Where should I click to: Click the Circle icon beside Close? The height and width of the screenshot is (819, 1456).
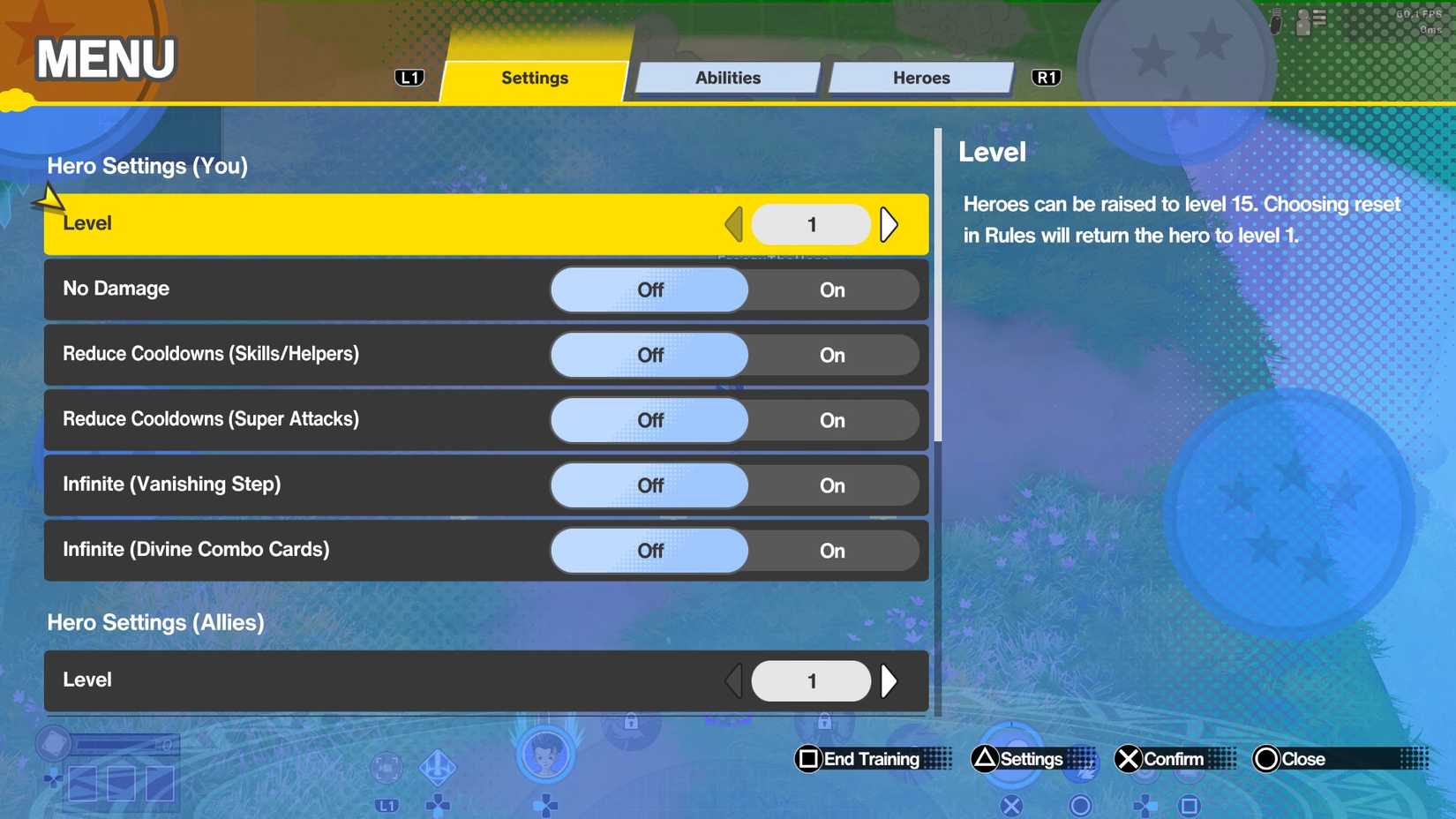1268,758
